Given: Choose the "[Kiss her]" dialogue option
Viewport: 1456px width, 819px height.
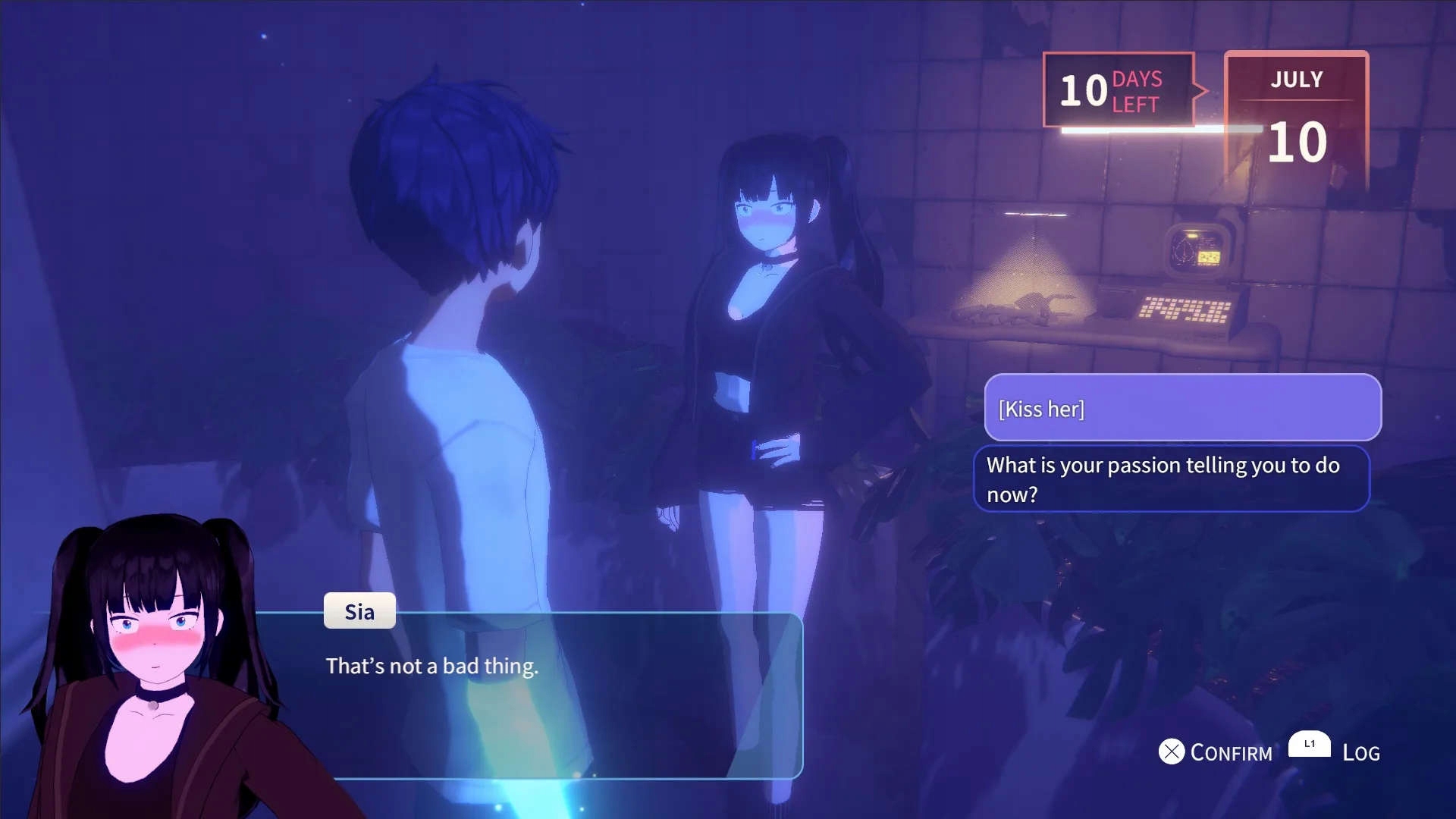Looking at the screenshot, I should (1182, 408).
